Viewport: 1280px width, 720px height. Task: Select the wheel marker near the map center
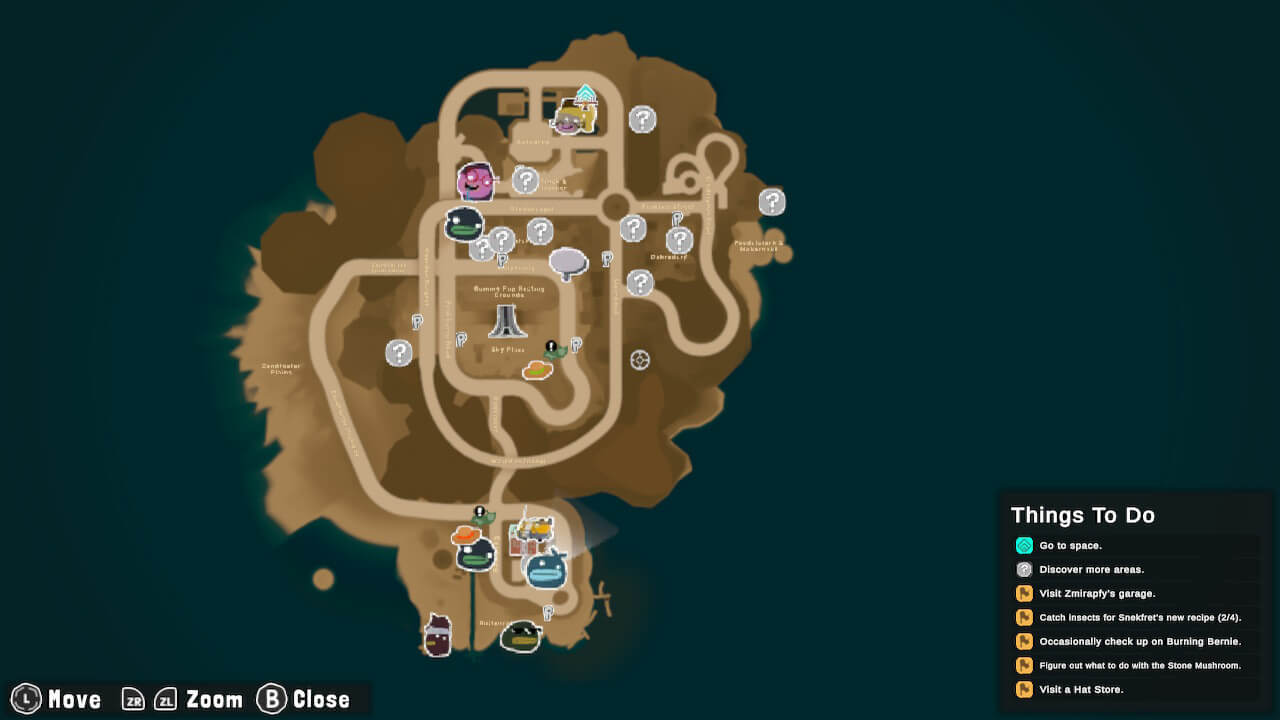coord(638,359)
